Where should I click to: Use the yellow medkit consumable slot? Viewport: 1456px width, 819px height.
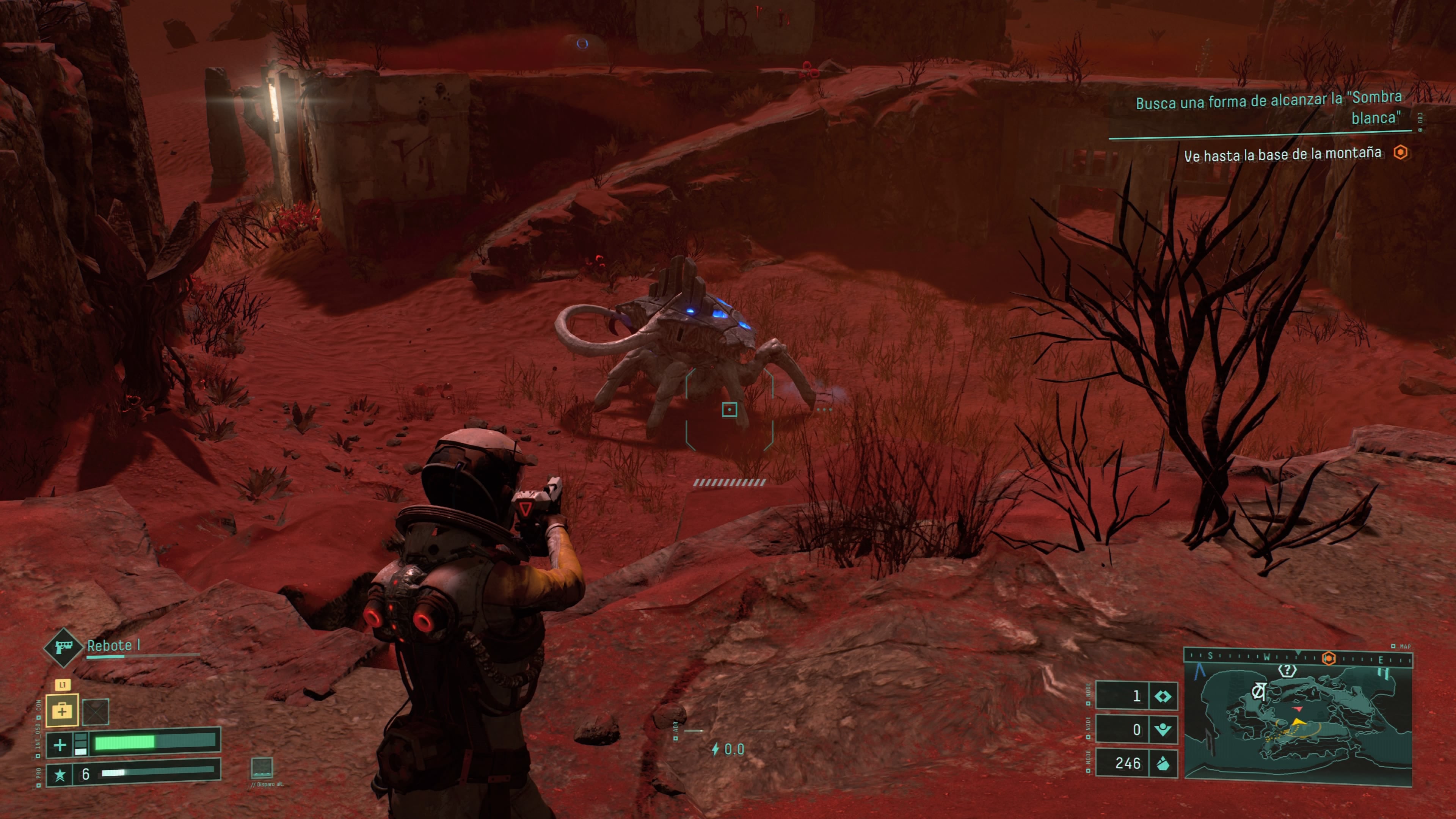click(61, 711)
